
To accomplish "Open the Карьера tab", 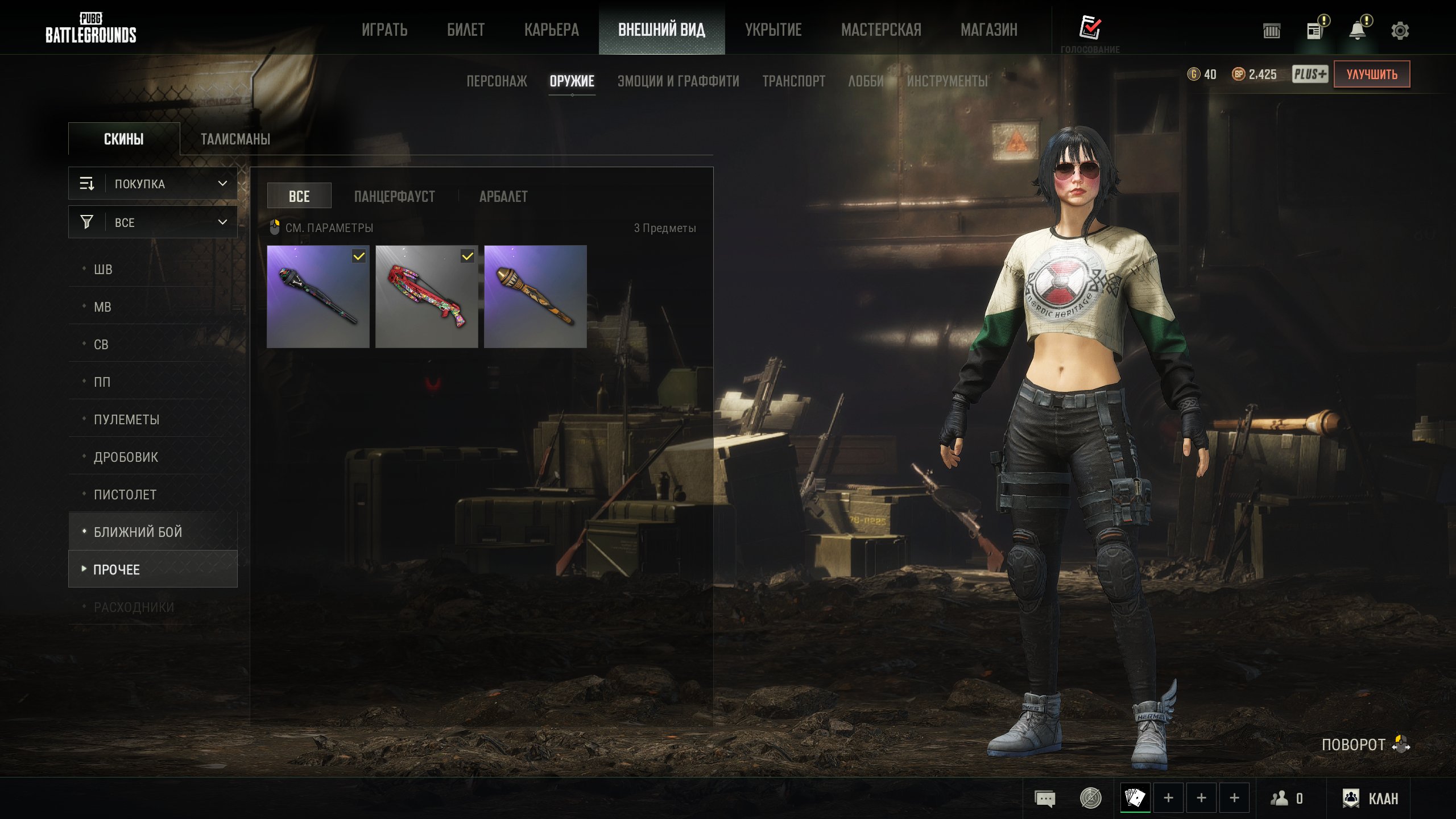I will coord(551,30).
